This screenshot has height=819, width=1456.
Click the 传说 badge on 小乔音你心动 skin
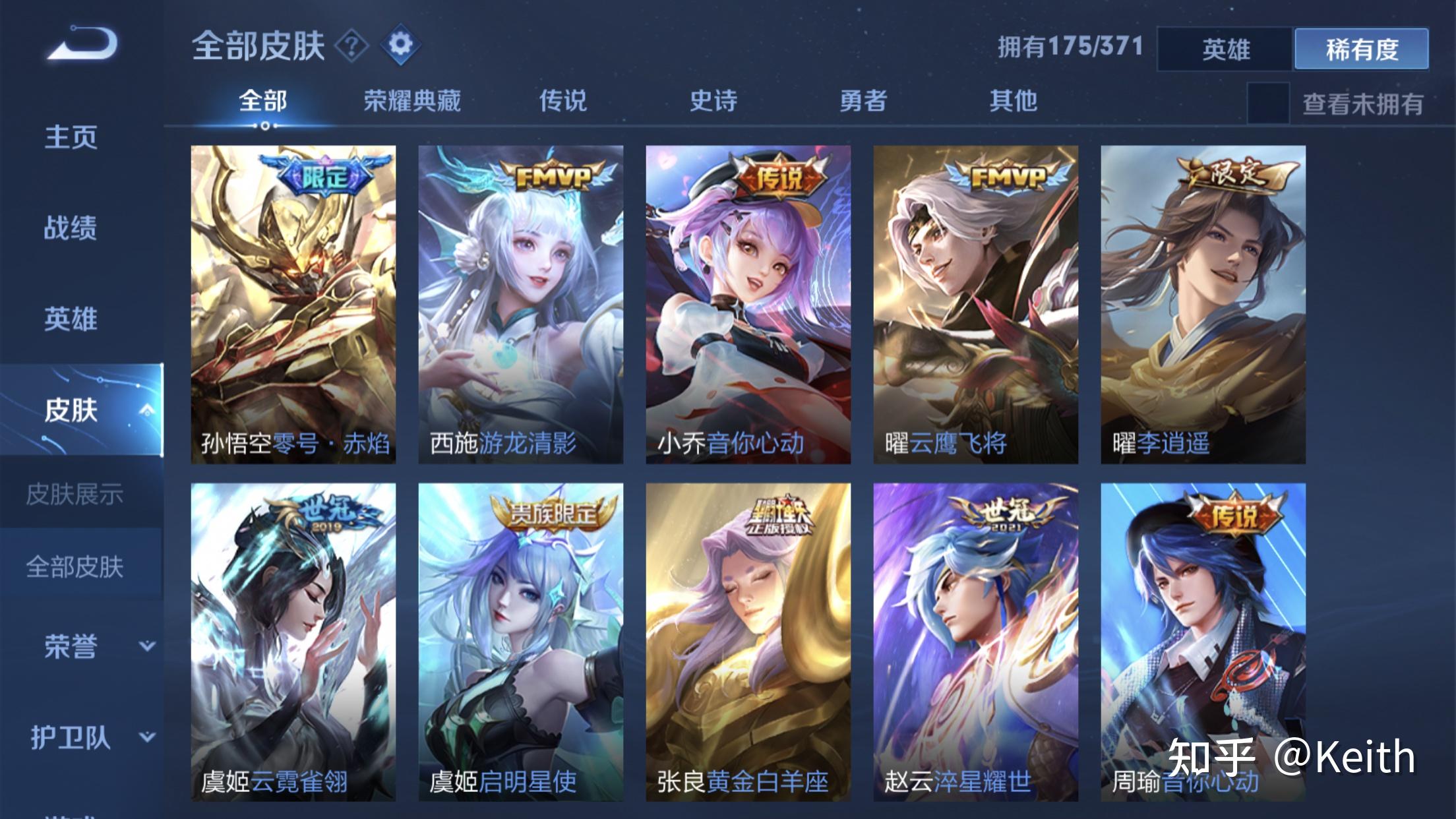(780, 173)
